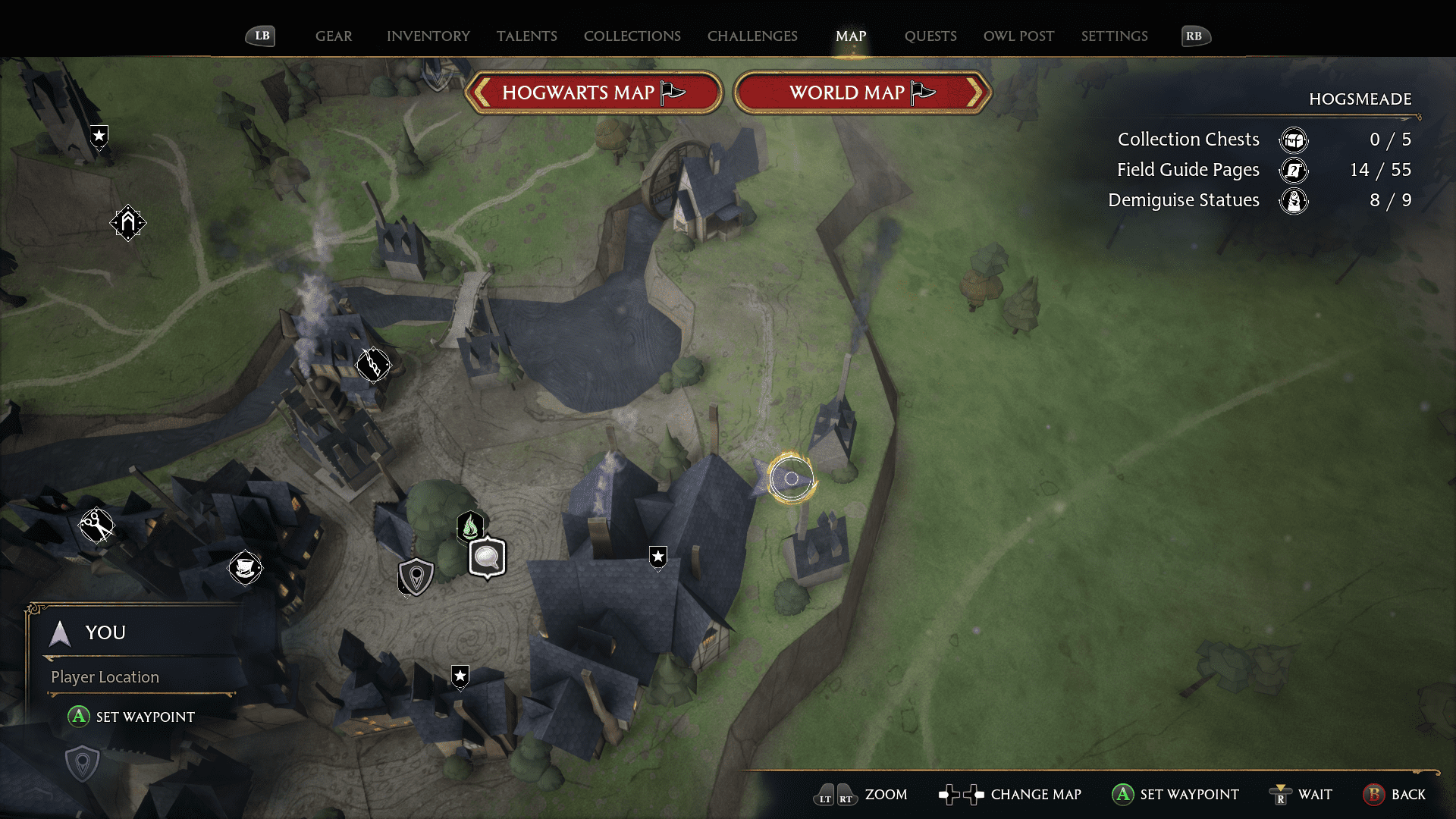Image resolution: width=1456 pixels, height=819 pixels.
Task: Click the glowing quest marker circle
Action: coord(791,479)
